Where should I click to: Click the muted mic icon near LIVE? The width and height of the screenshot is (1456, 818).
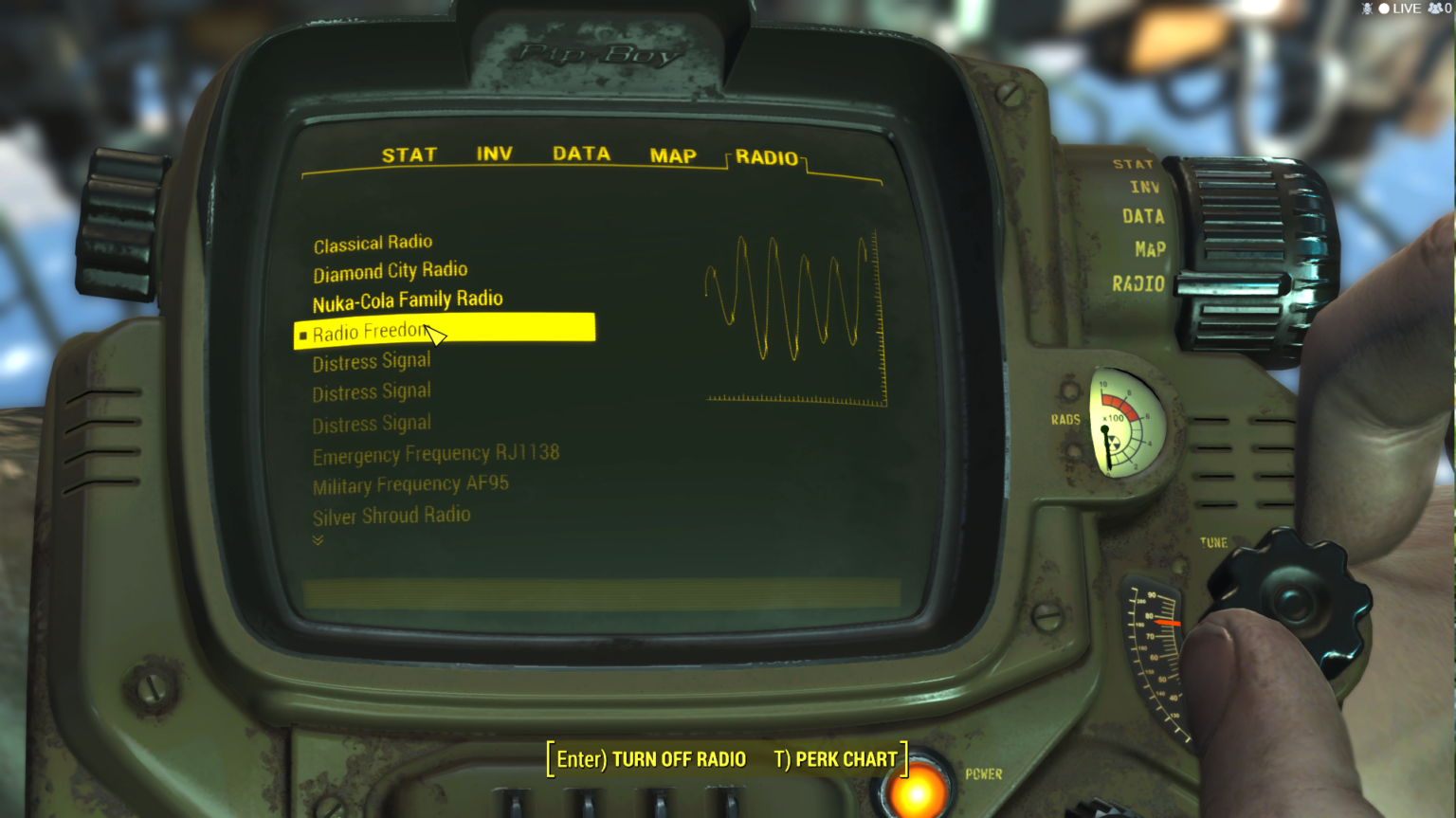(1368, 9)
